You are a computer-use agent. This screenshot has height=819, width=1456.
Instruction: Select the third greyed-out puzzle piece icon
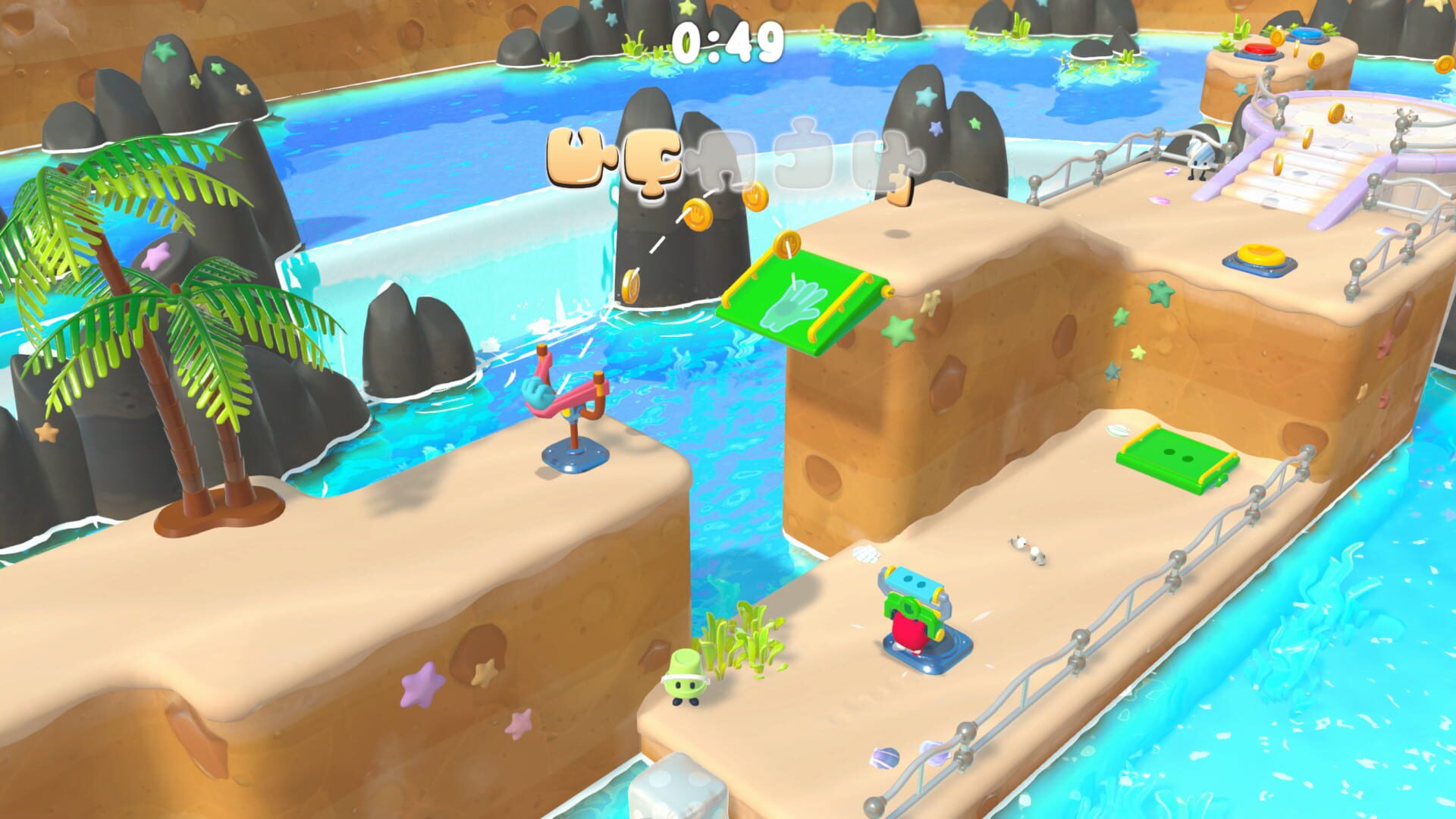724,157
